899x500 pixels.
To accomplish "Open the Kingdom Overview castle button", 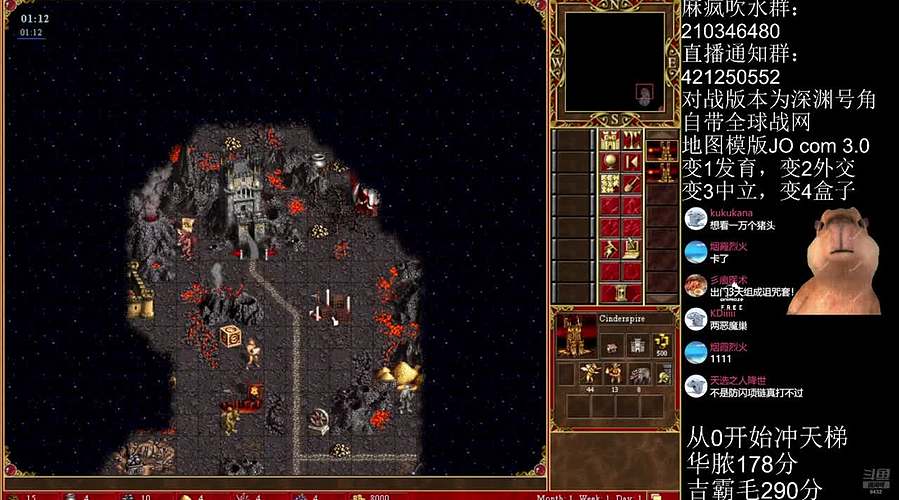I will pyautogui.click(x=610, y=139).
